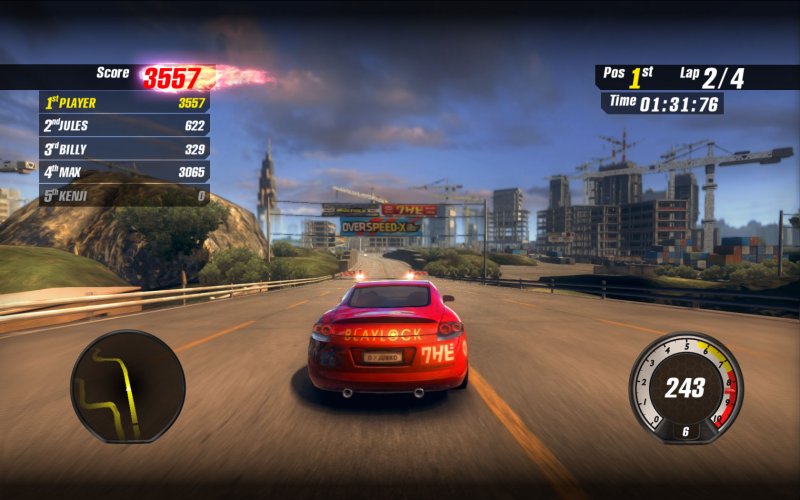Image resolution: width=800 pixels, height=500 pixels.
Task: Select KENJI's row in the standings
Action: [124, 196]
